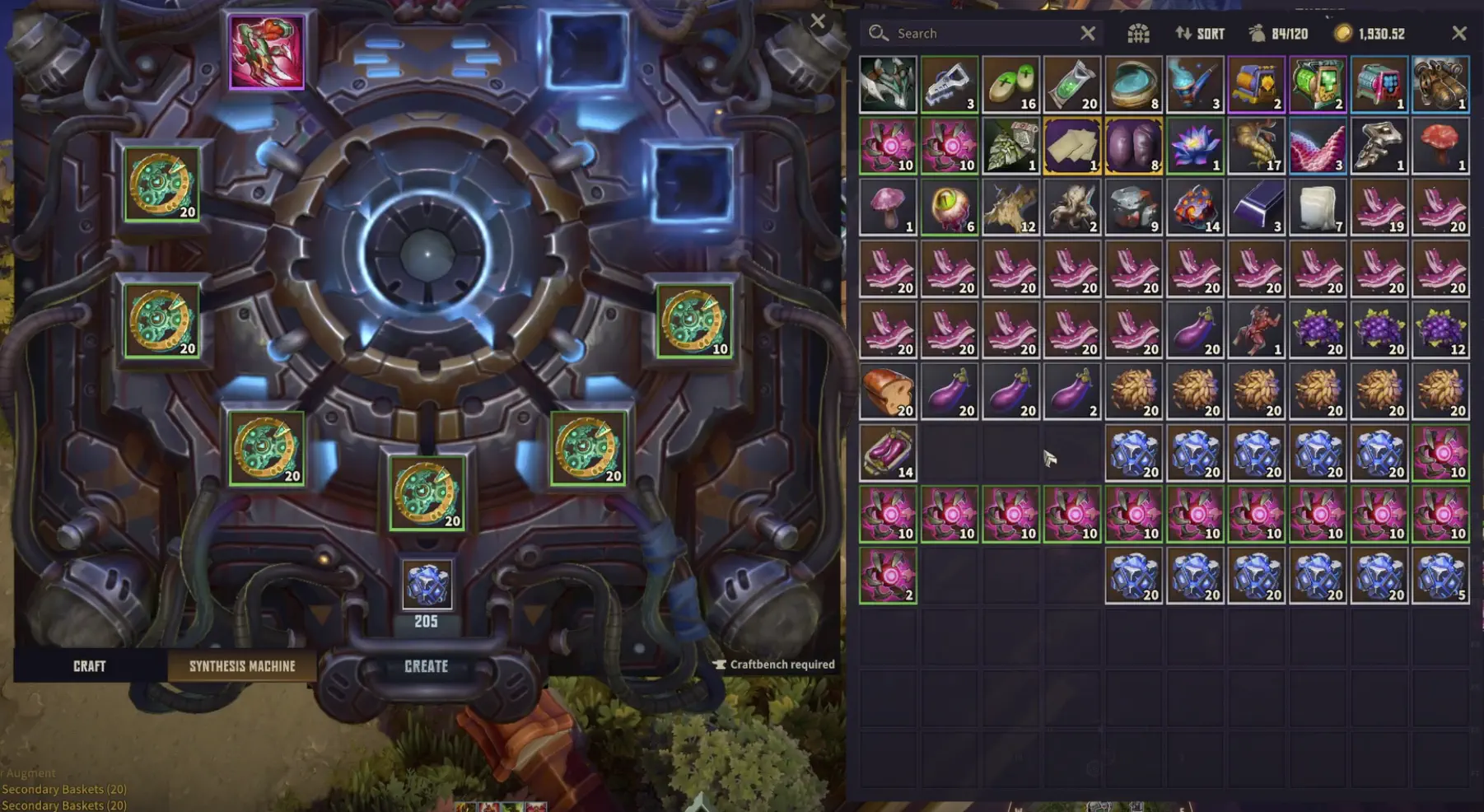Switch to the Craft tab
This screenshot has width=1484, height=812.
click(x=89, y=665)
